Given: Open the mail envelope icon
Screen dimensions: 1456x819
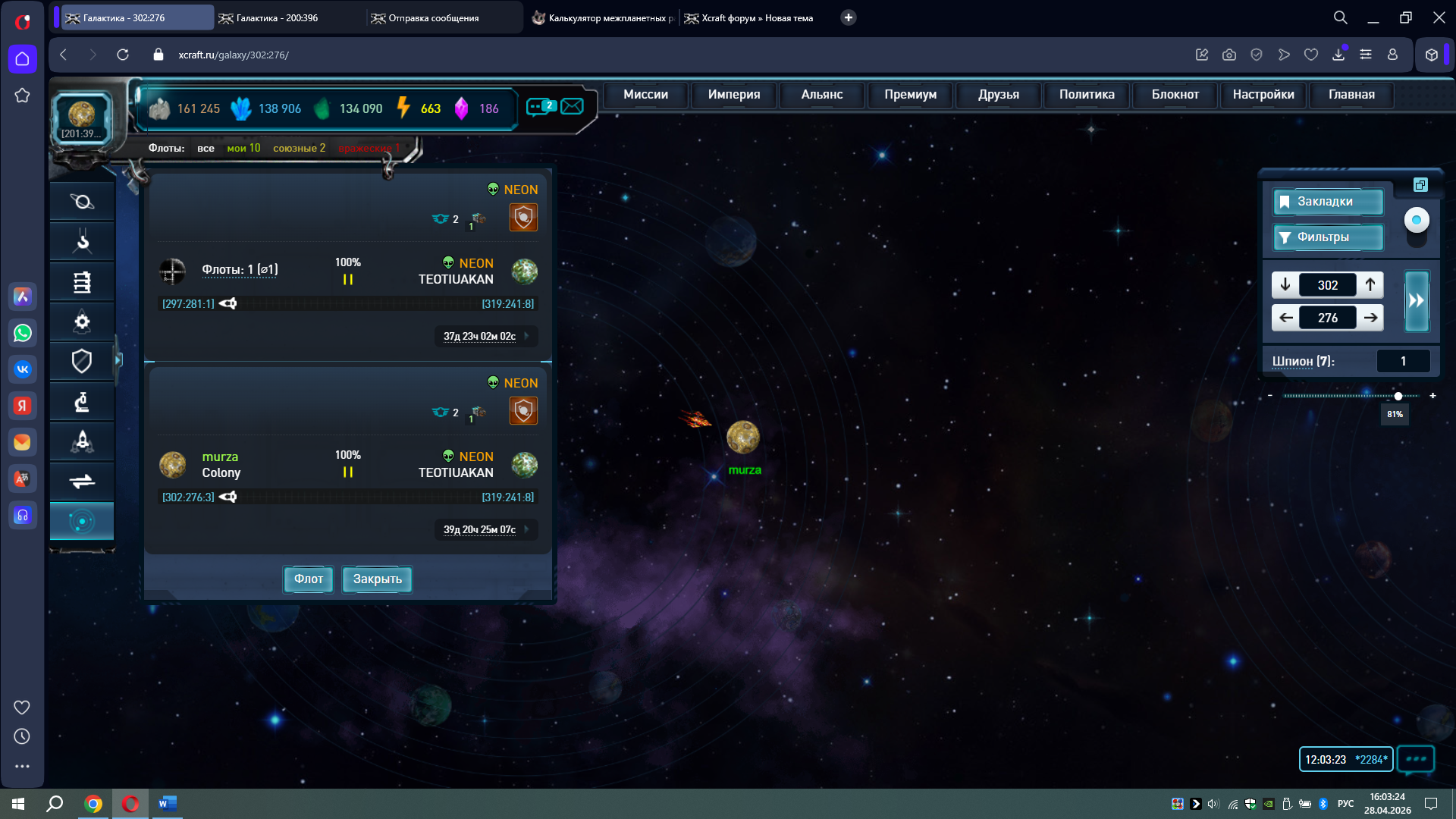Looking at the screenshot, I should pyautogui.click(x=573, y=106).
